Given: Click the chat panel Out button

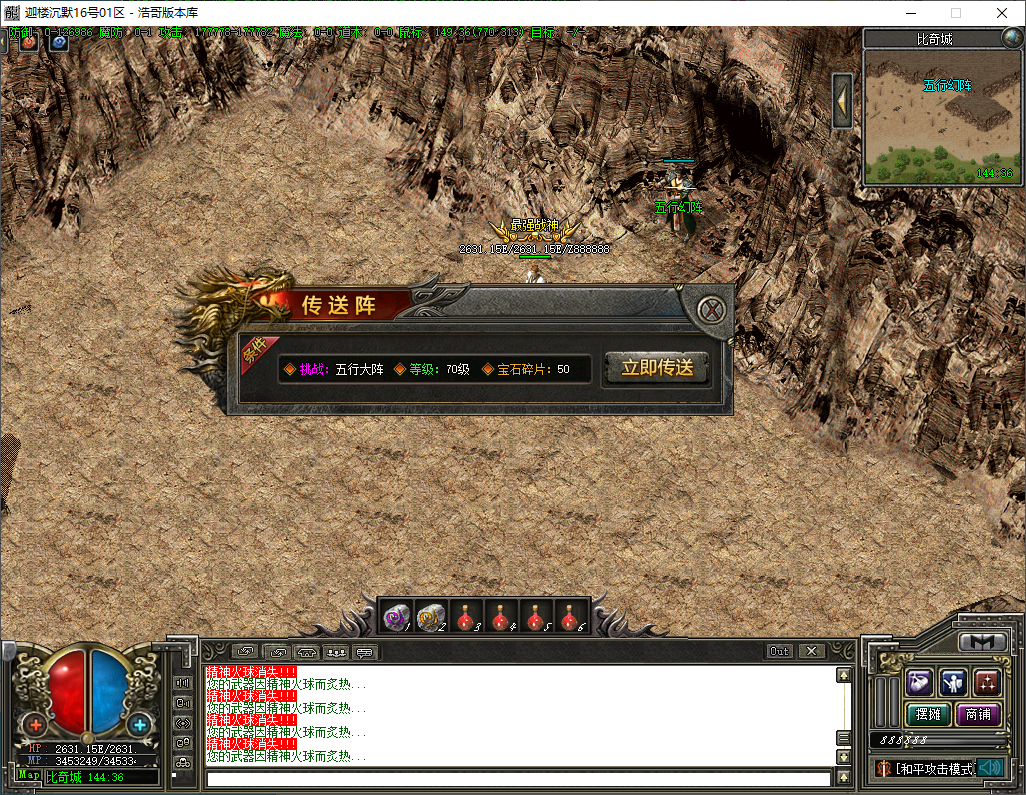Looking at the screenshot, I should coord(780,651).
